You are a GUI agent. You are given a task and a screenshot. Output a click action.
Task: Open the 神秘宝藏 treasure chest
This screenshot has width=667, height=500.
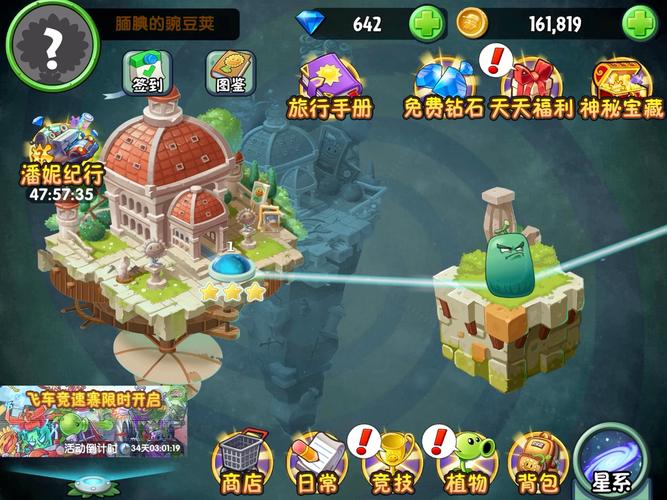[620, 84]
